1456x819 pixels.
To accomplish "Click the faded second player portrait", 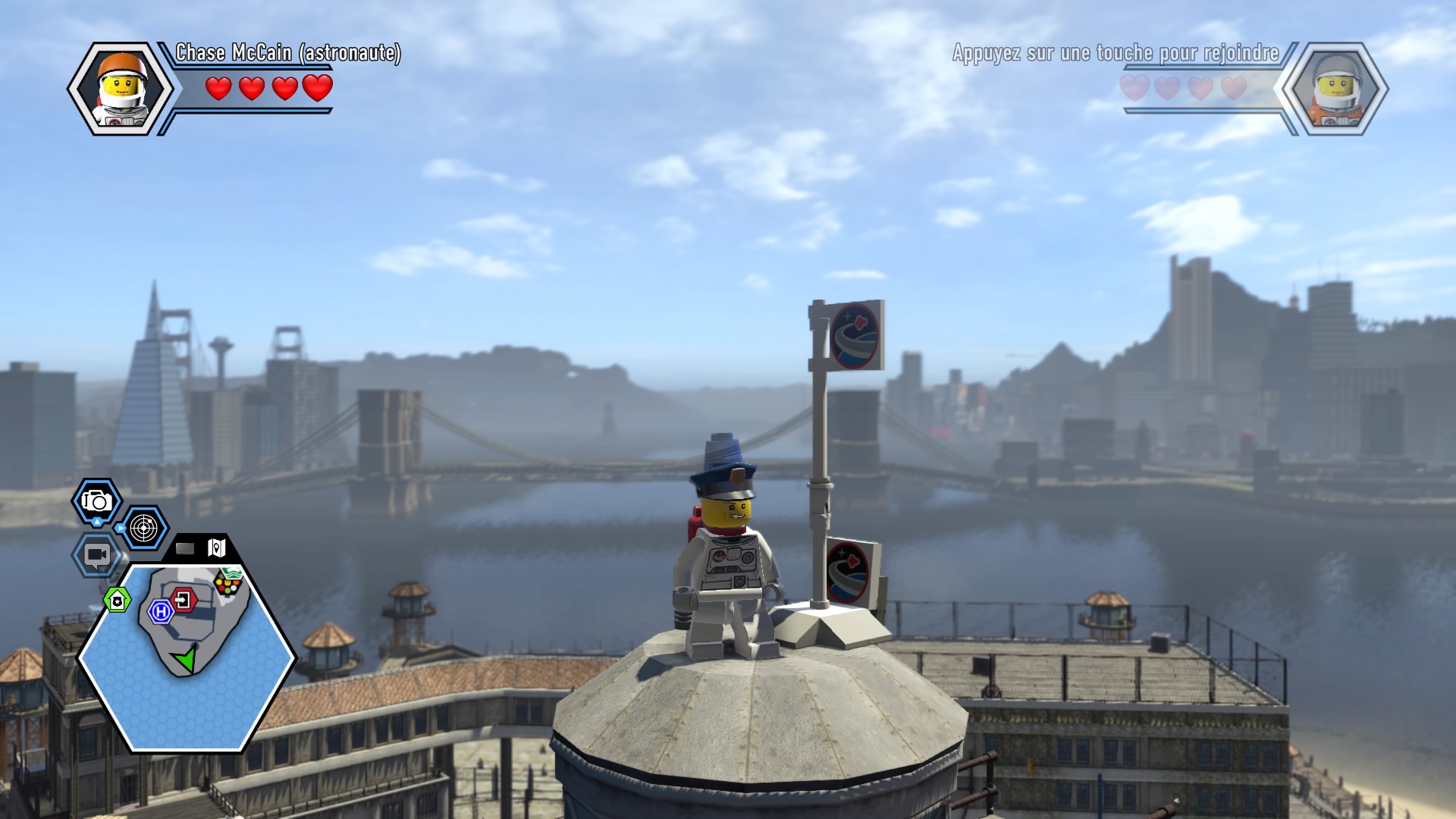I will point(1335,89).
